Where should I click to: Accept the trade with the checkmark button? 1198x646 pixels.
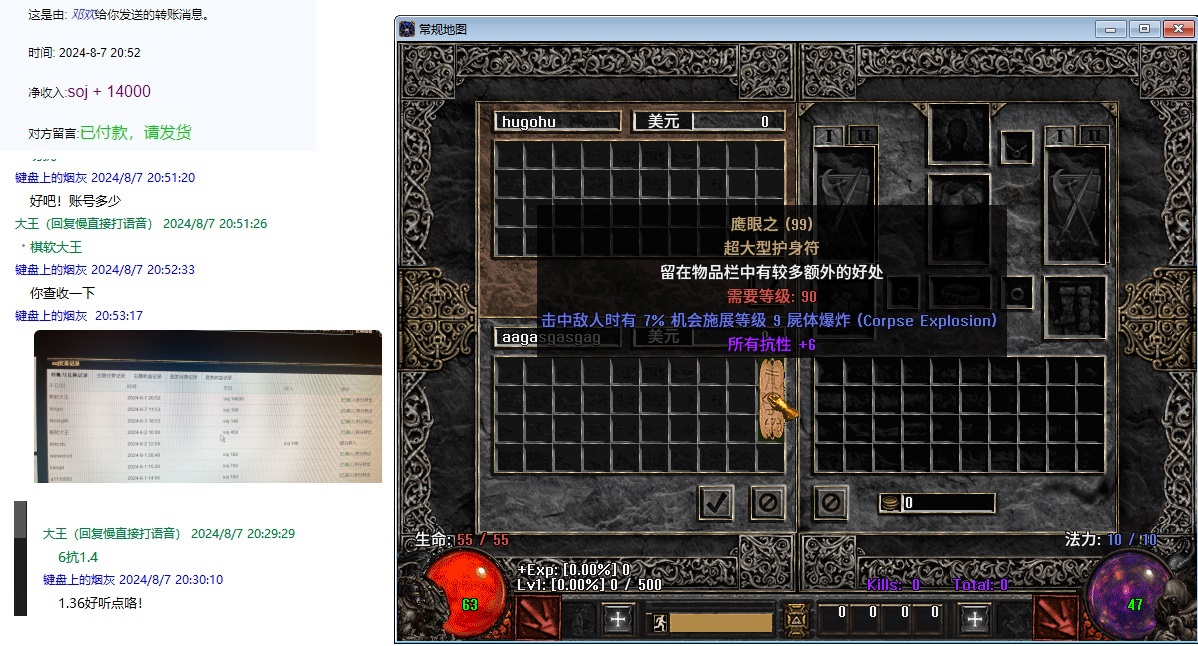click(x=715, y=502)
